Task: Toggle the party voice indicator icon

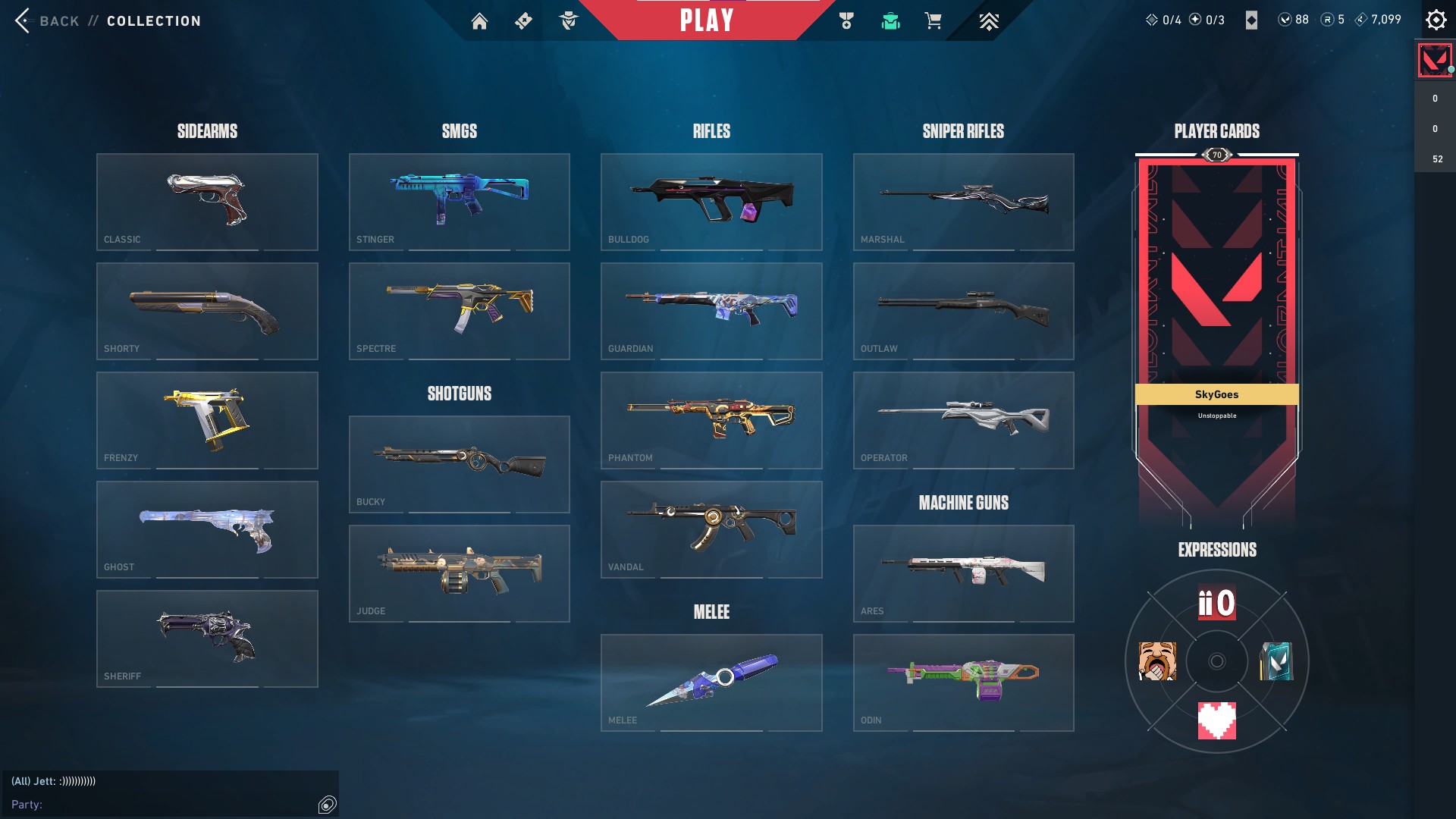Action: click(326, 805)
